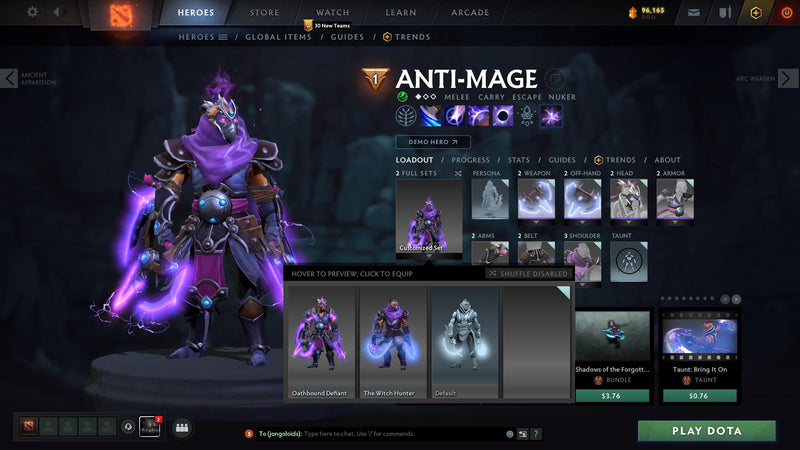The width and height of the screenshot is (800, 450).
Task: Buy the Taunt: Bring It On for $0.76
Action: pyautogui.click(x=698, y=395)
